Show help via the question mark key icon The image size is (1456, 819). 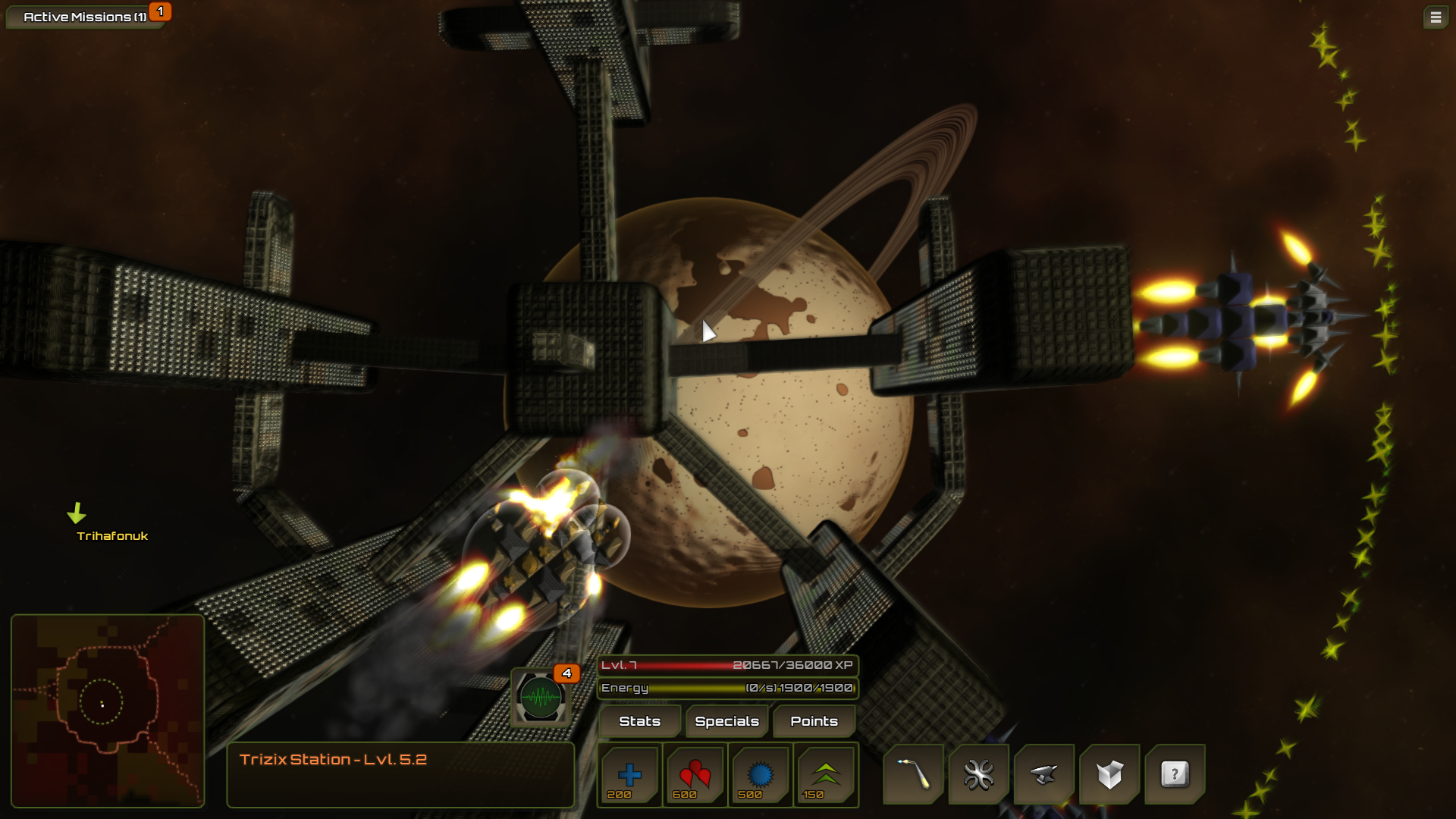point(1175,774)
